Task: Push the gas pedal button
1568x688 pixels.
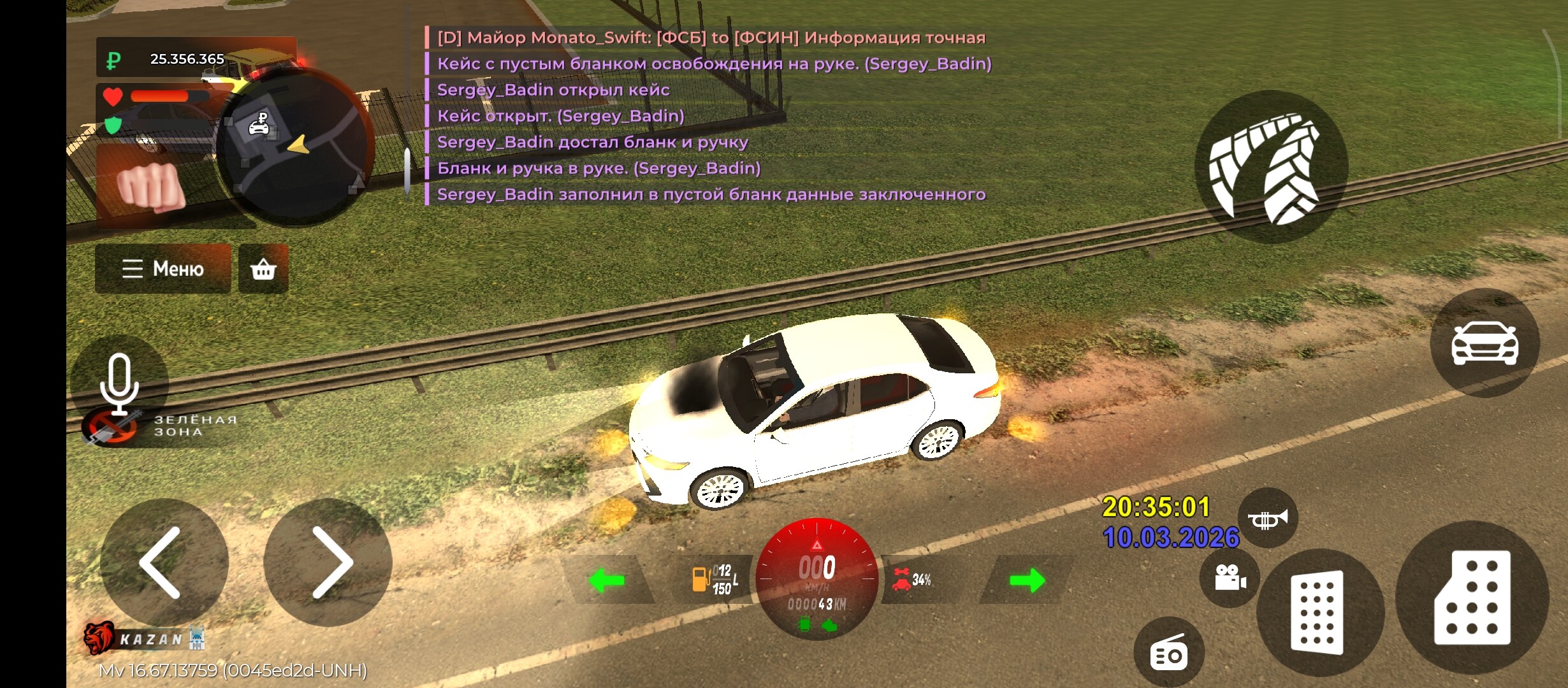Action: pyautogui.click(x=1472, y=597)
